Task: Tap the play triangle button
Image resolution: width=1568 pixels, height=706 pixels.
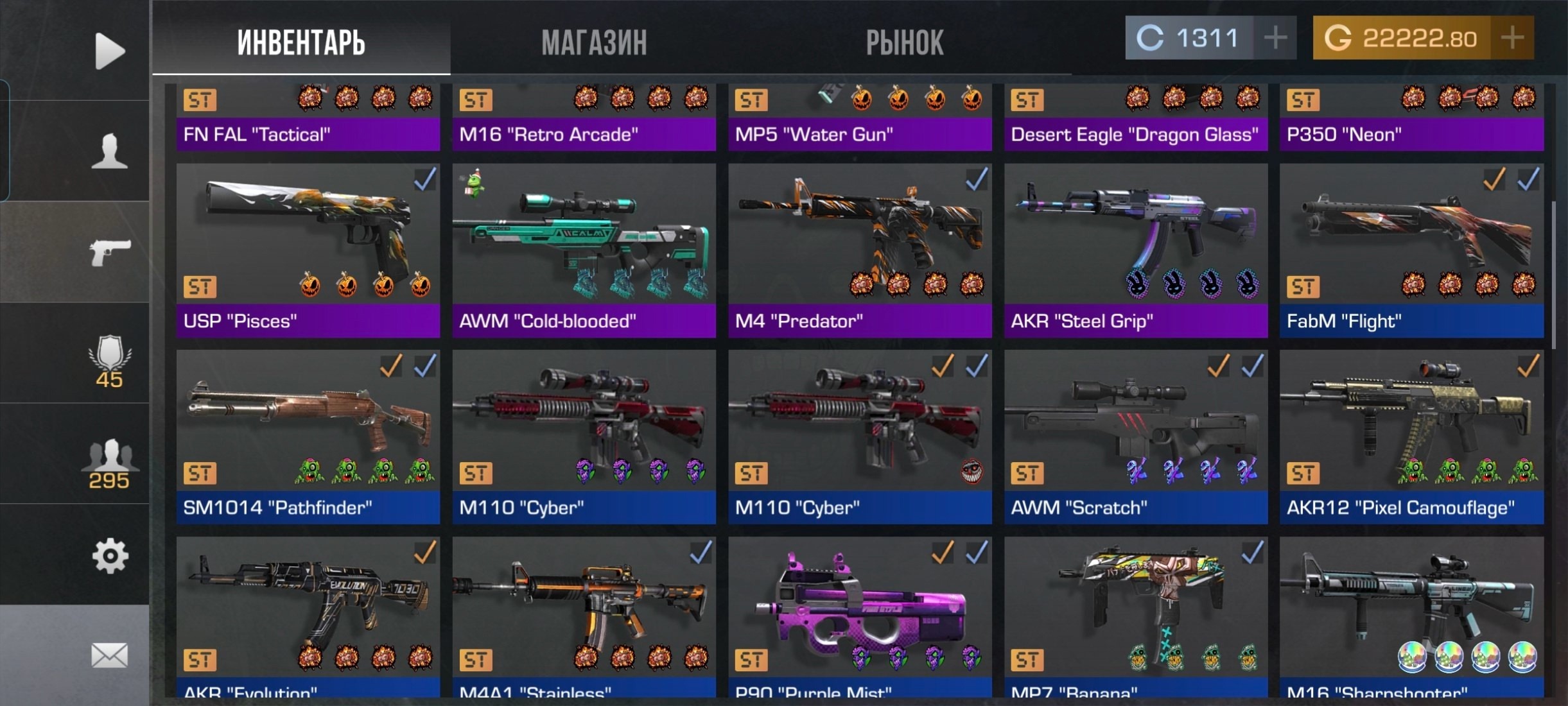Action: 109,50
